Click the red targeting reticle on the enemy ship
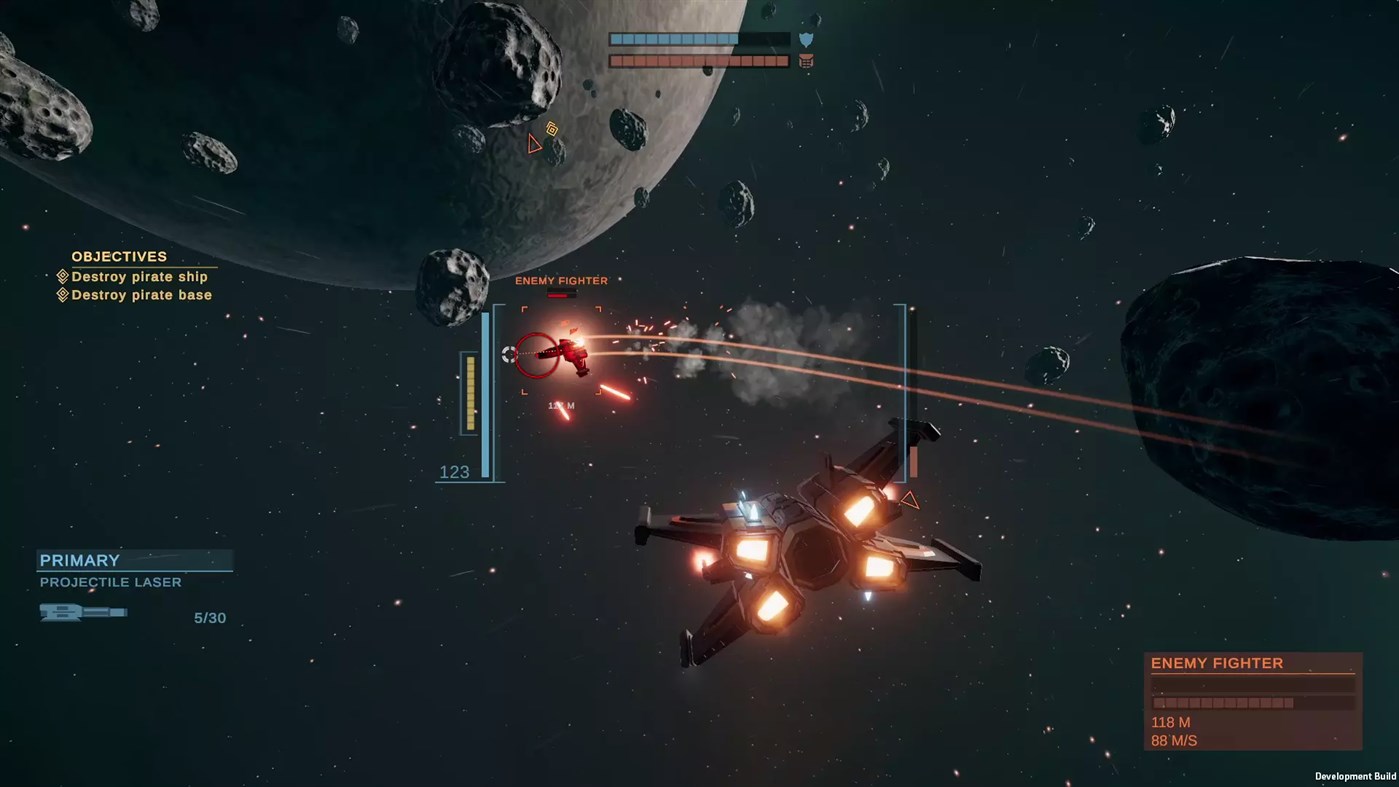This screenshot has height=787, width=1399. click(x=537, y=357)
